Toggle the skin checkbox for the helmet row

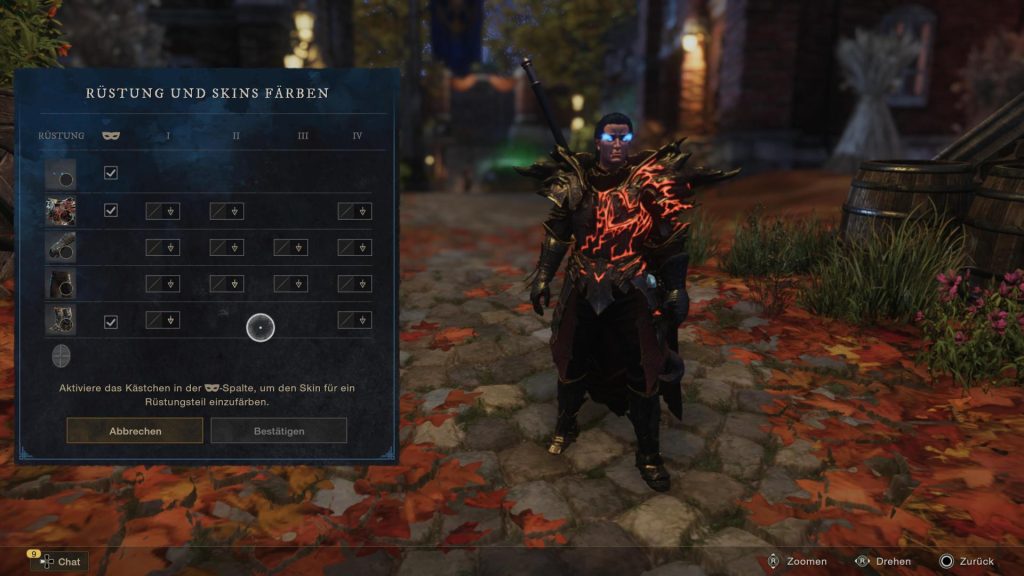tap(111, 173)
